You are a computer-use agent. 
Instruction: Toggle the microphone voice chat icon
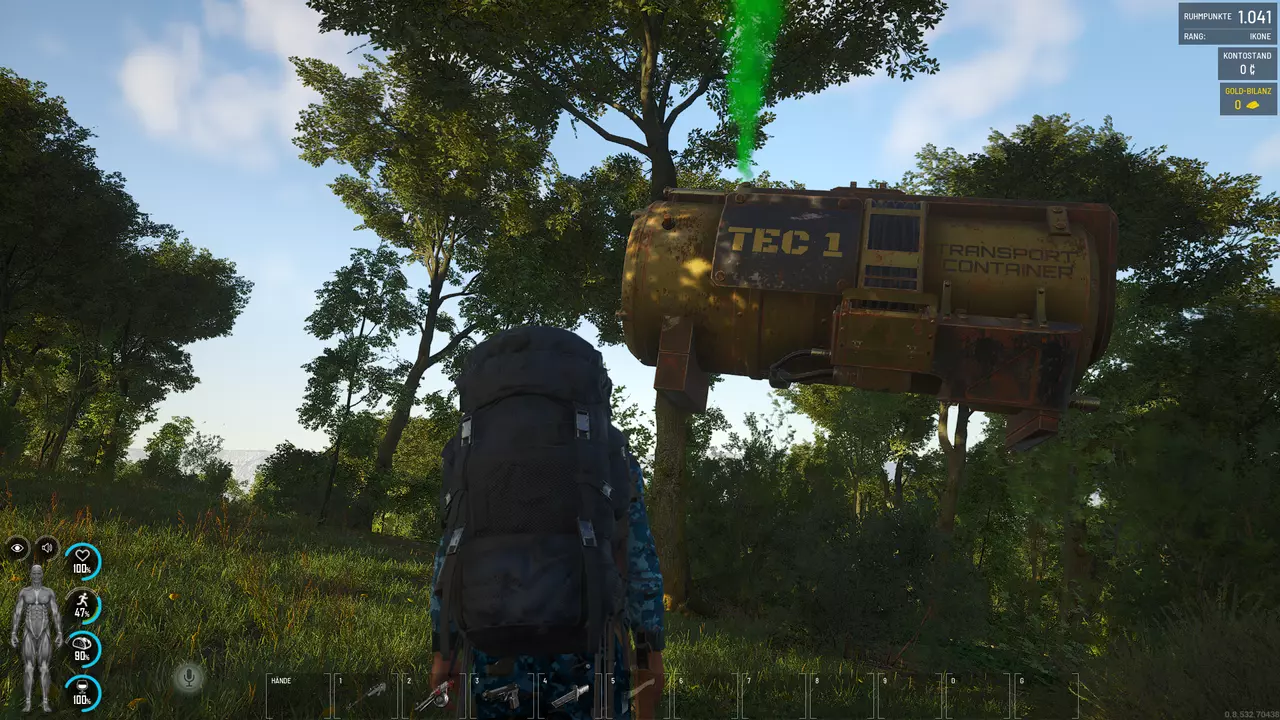[187, 678]
